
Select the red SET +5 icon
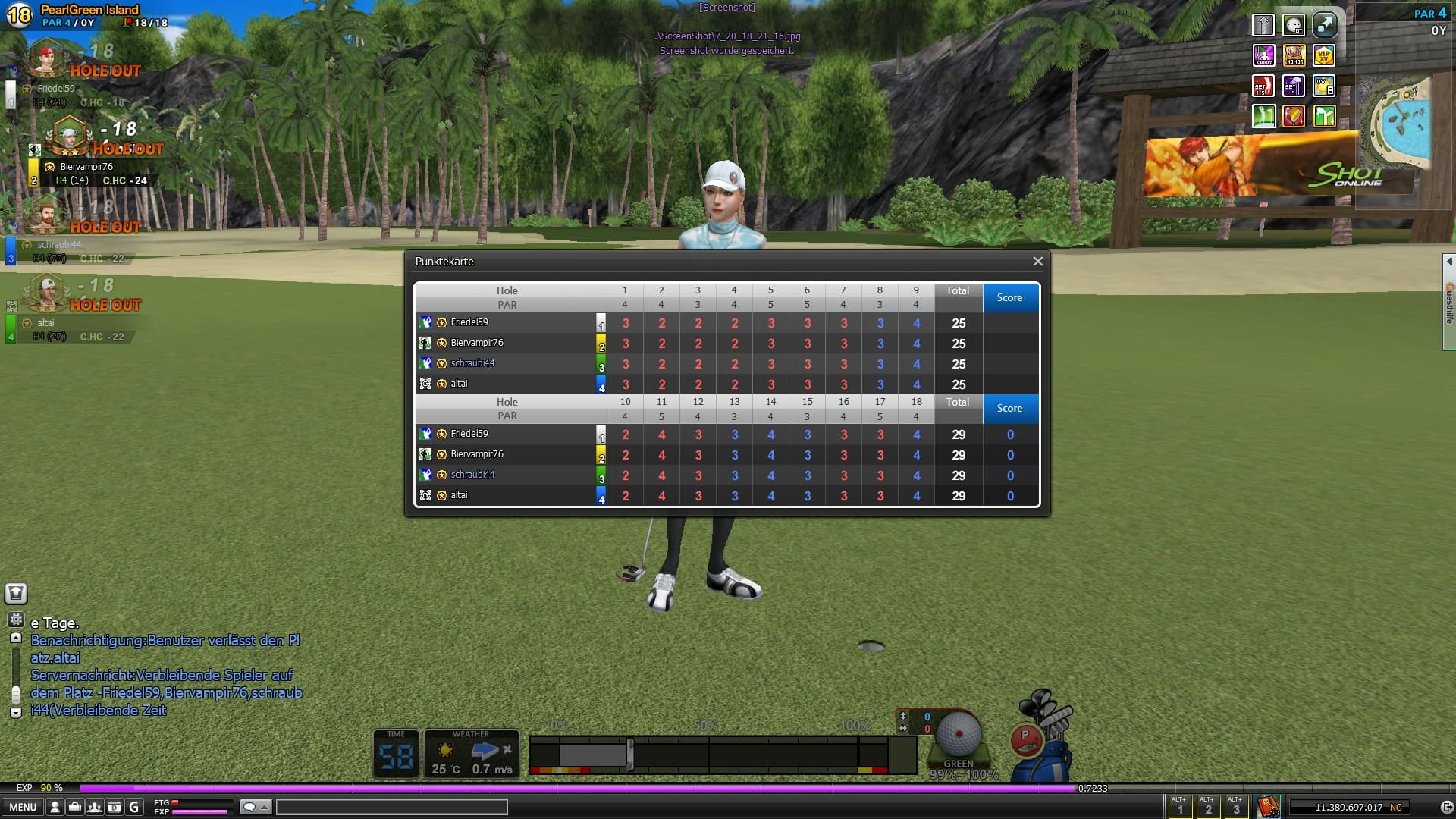[x=1263, y=86]
